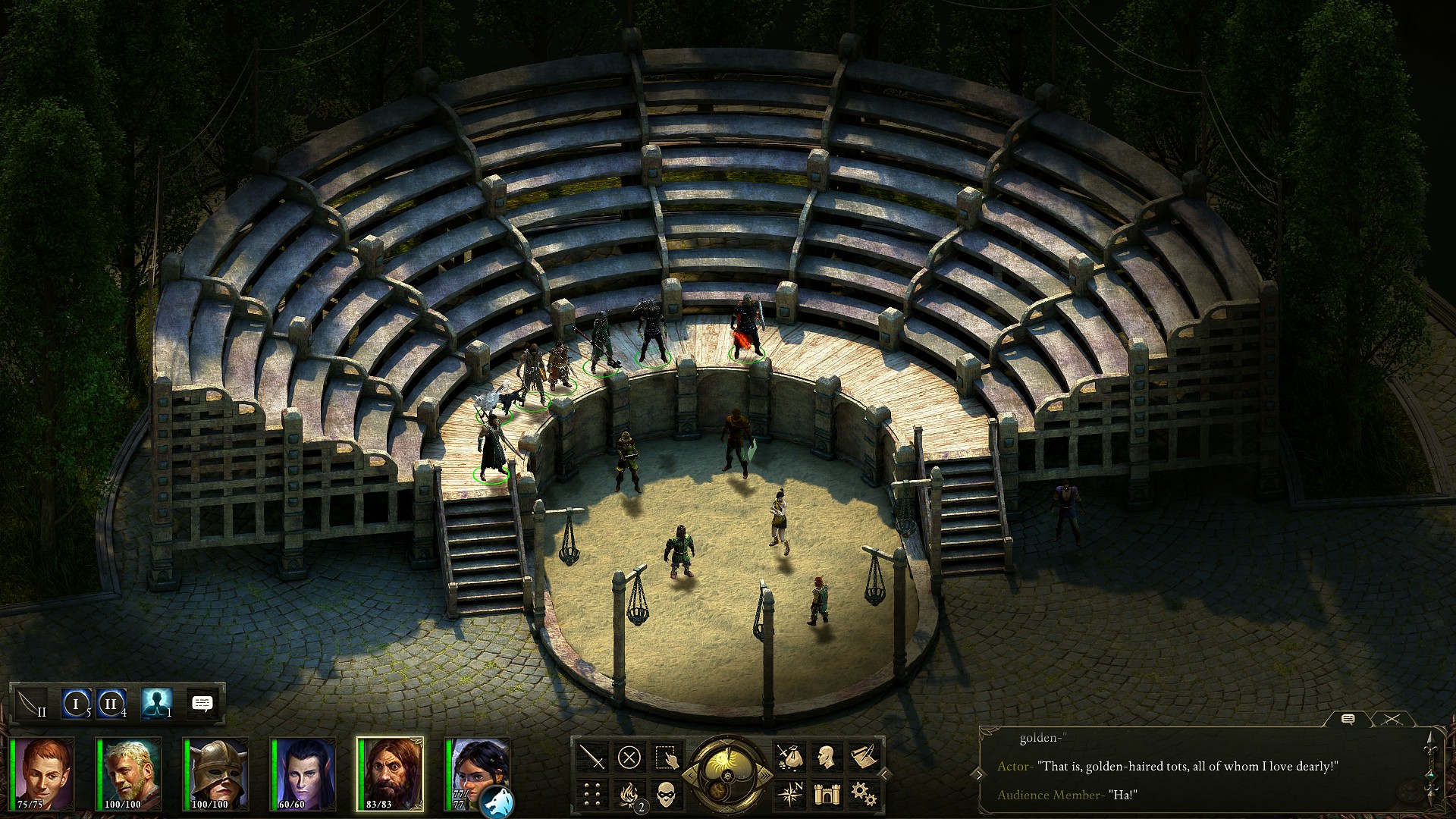The image size is (1456, 819).
Task: Toggle stealth mode with the masked face
Action: click(x=665, y=794)
